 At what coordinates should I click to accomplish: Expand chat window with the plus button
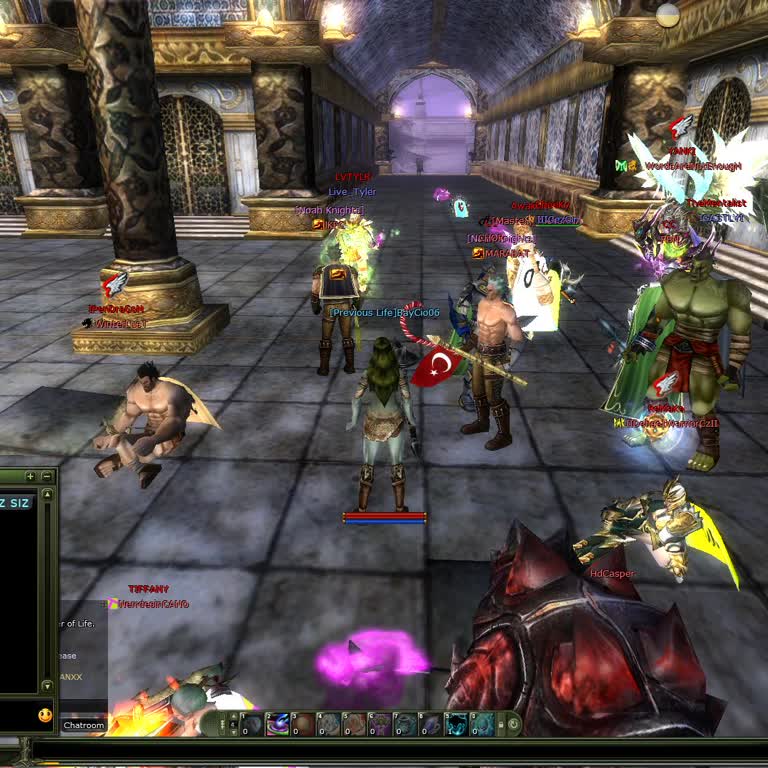30,477
